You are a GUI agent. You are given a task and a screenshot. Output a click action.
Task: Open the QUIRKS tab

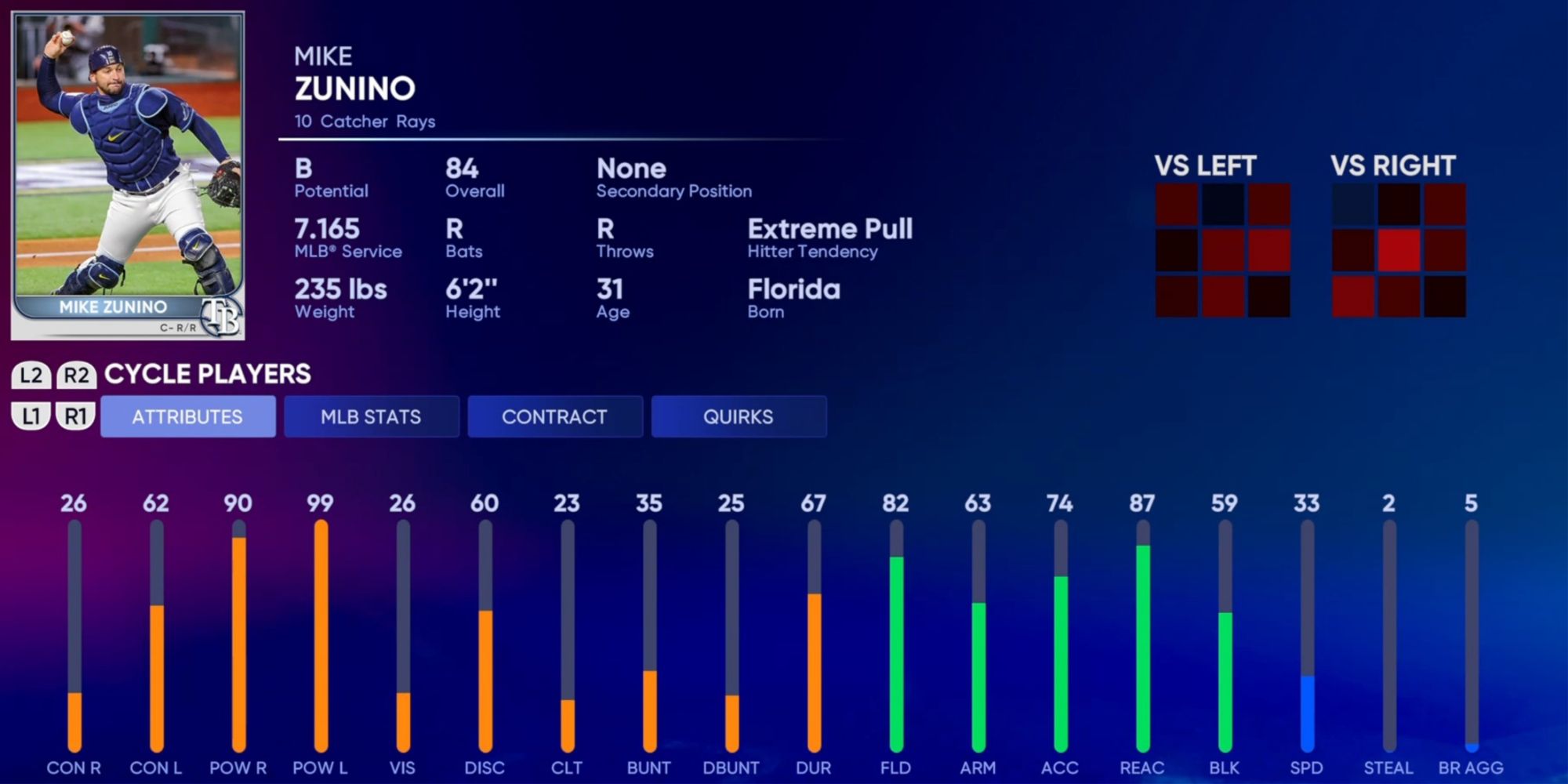click(739, 416)
